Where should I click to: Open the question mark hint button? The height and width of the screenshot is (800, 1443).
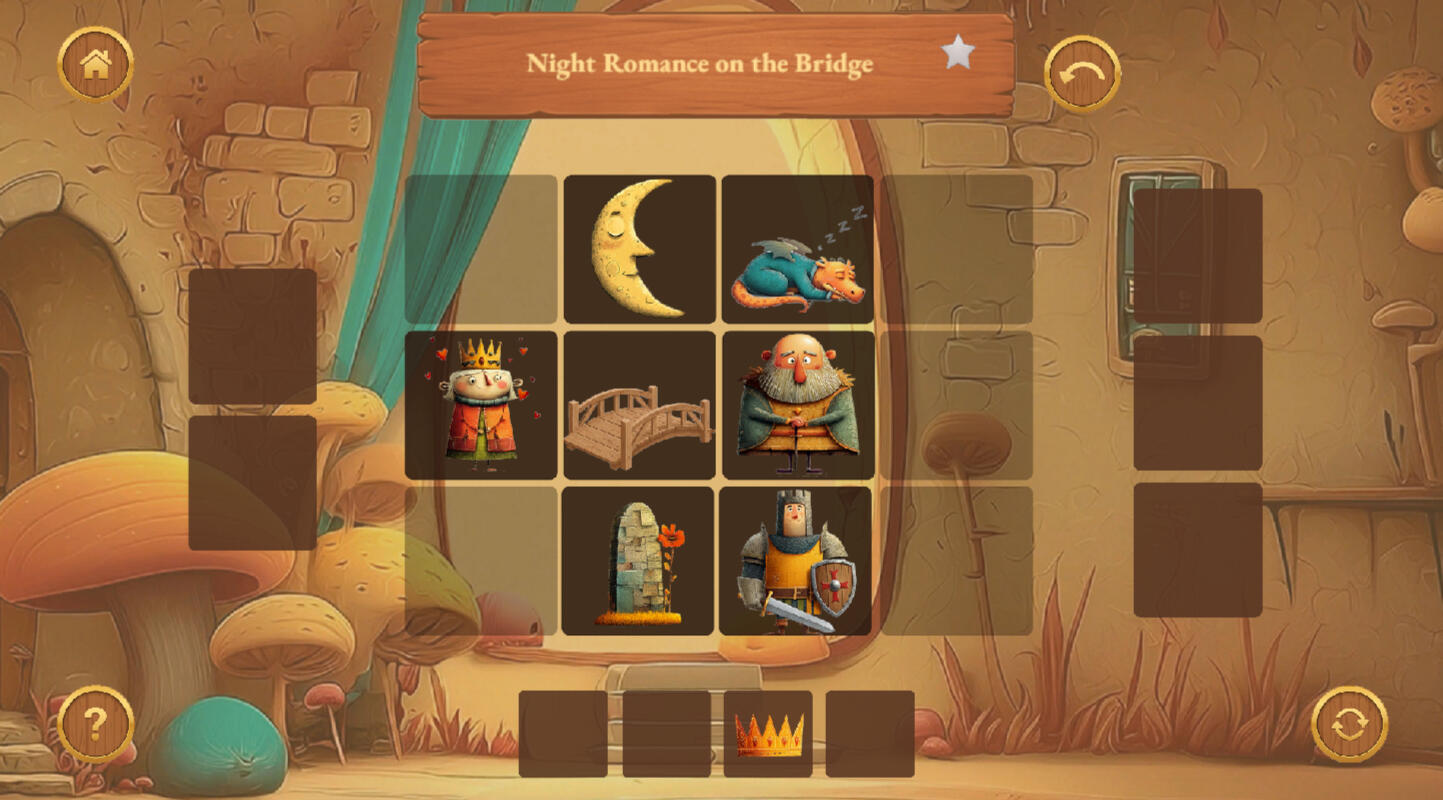96,723
